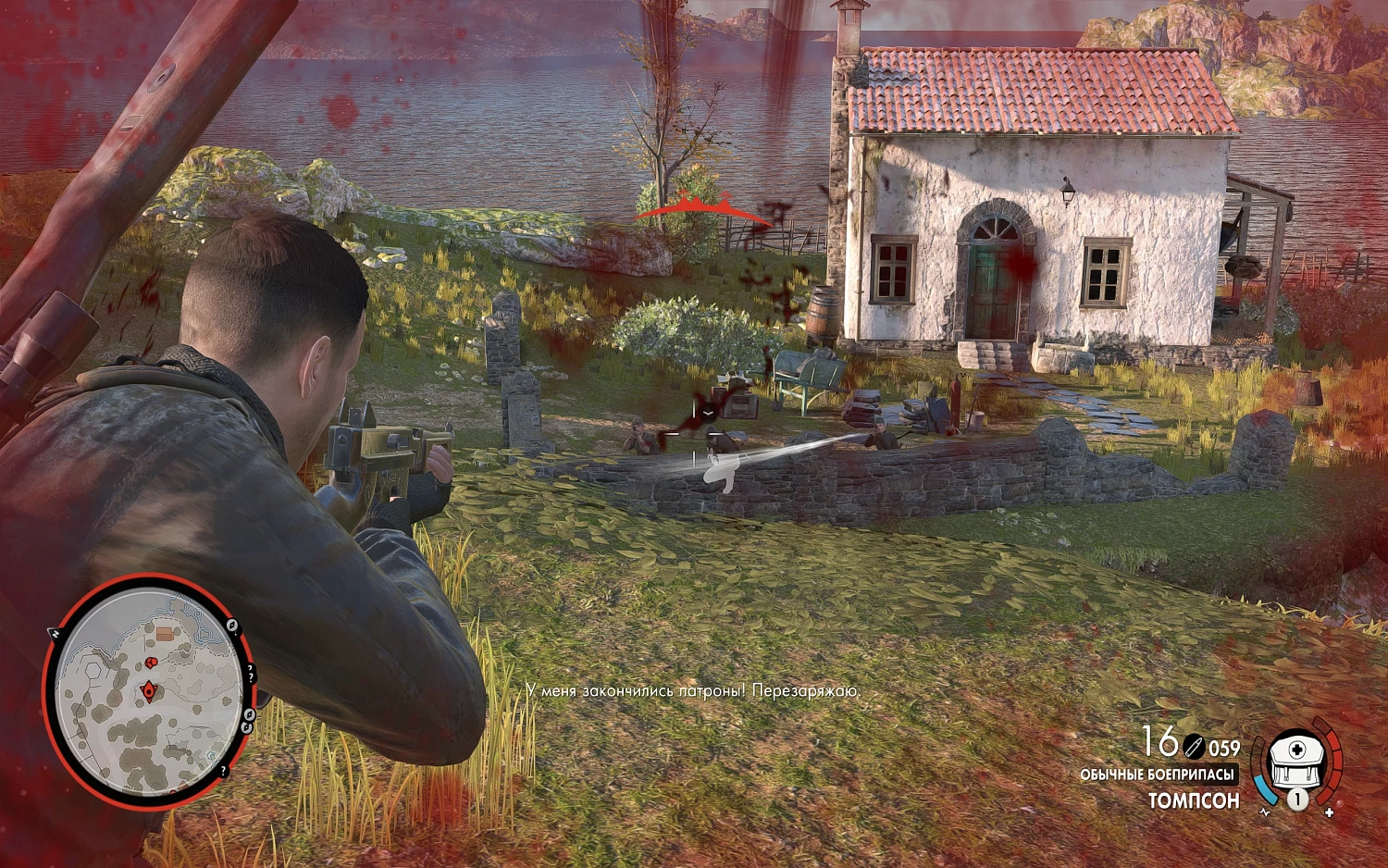The width and height of the screenshot is (1388, 868).
Task: Toggle the lower question-mark objective on minimap edge
Action: pos(223,771)
